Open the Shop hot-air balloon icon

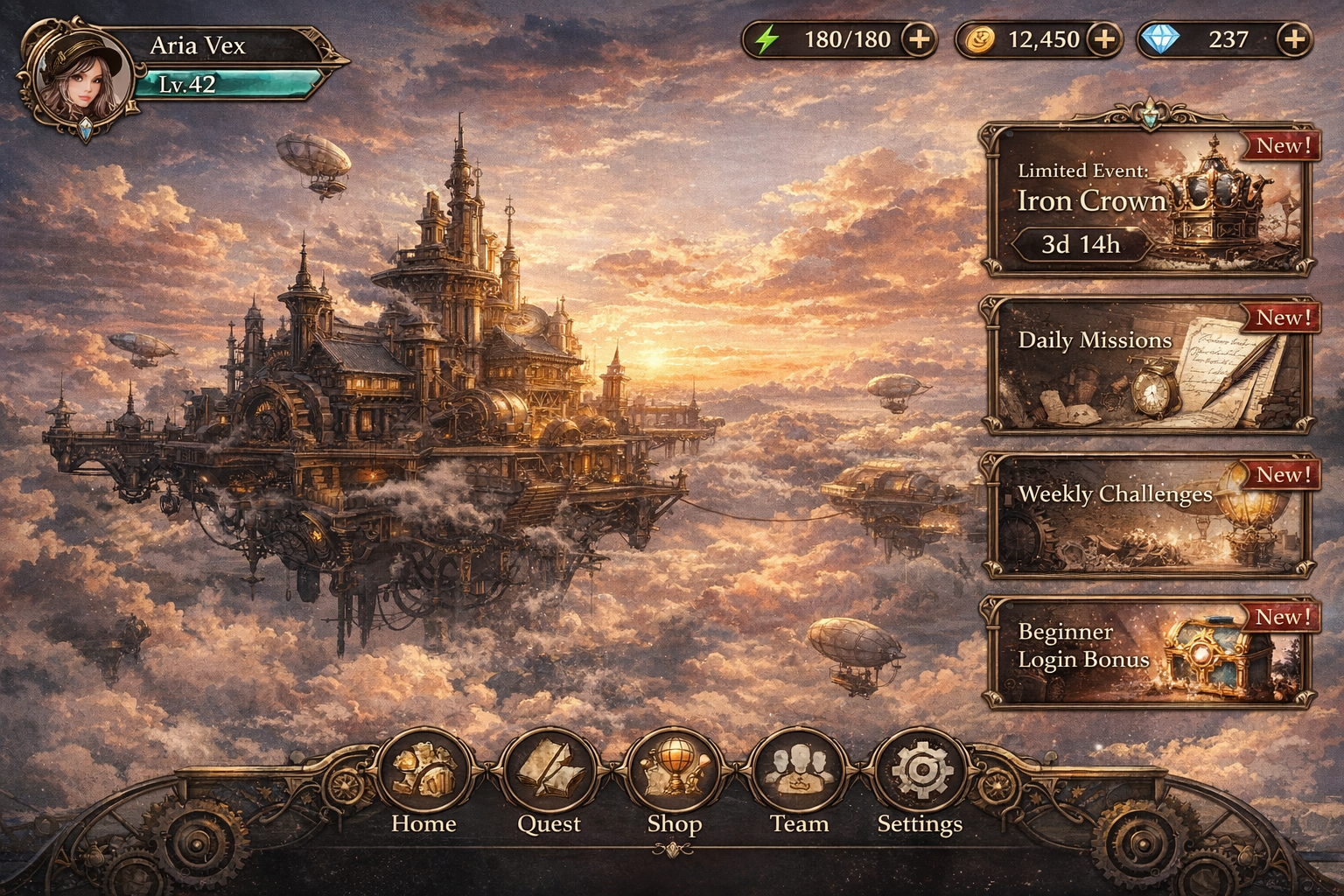(674, 773)
